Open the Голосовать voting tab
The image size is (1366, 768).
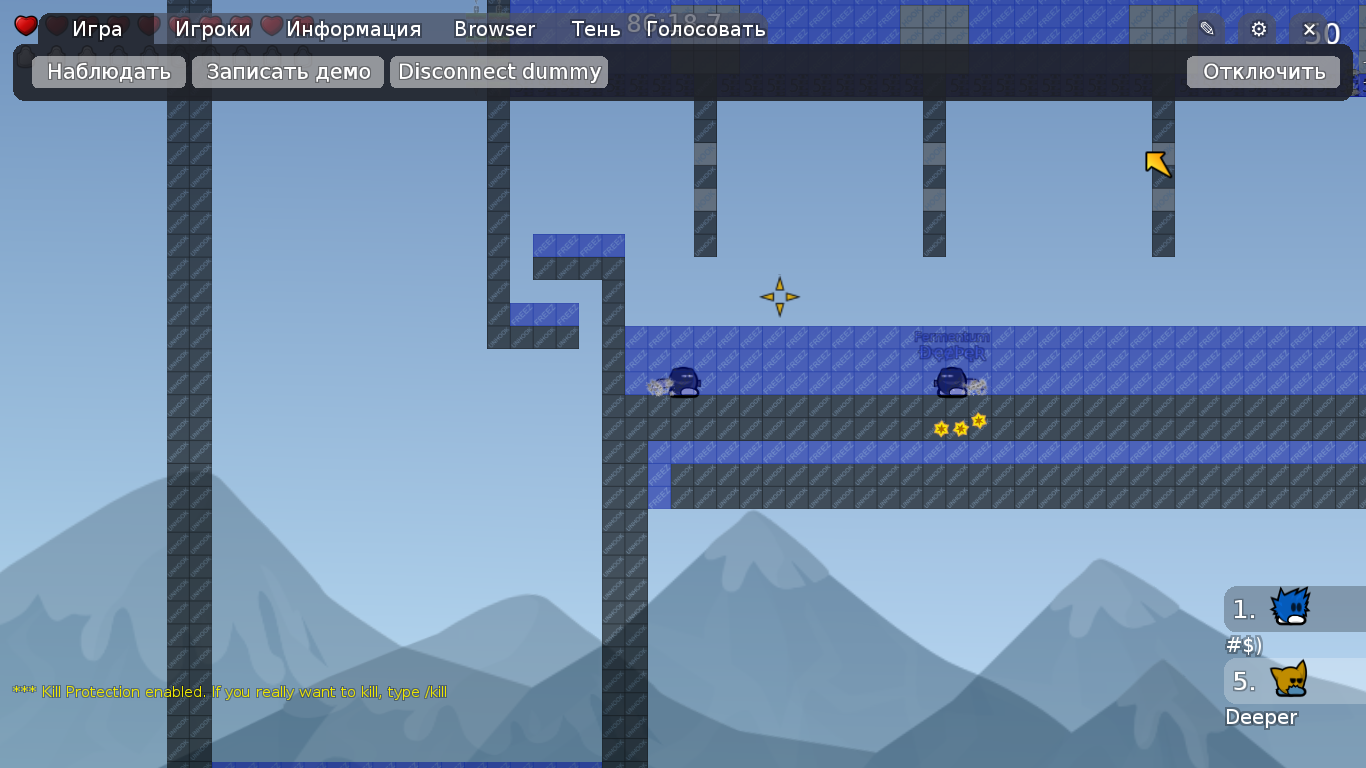(x=705, y=29)
